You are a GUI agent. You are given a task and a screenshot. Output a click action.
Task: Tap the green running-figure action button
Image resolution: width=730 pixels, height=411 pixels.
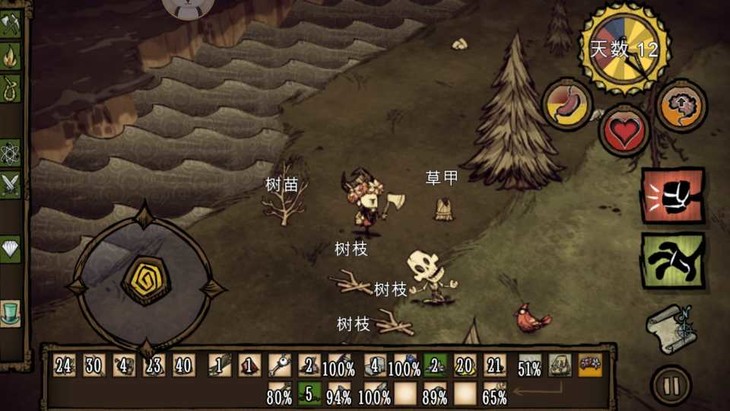point(672,260)
